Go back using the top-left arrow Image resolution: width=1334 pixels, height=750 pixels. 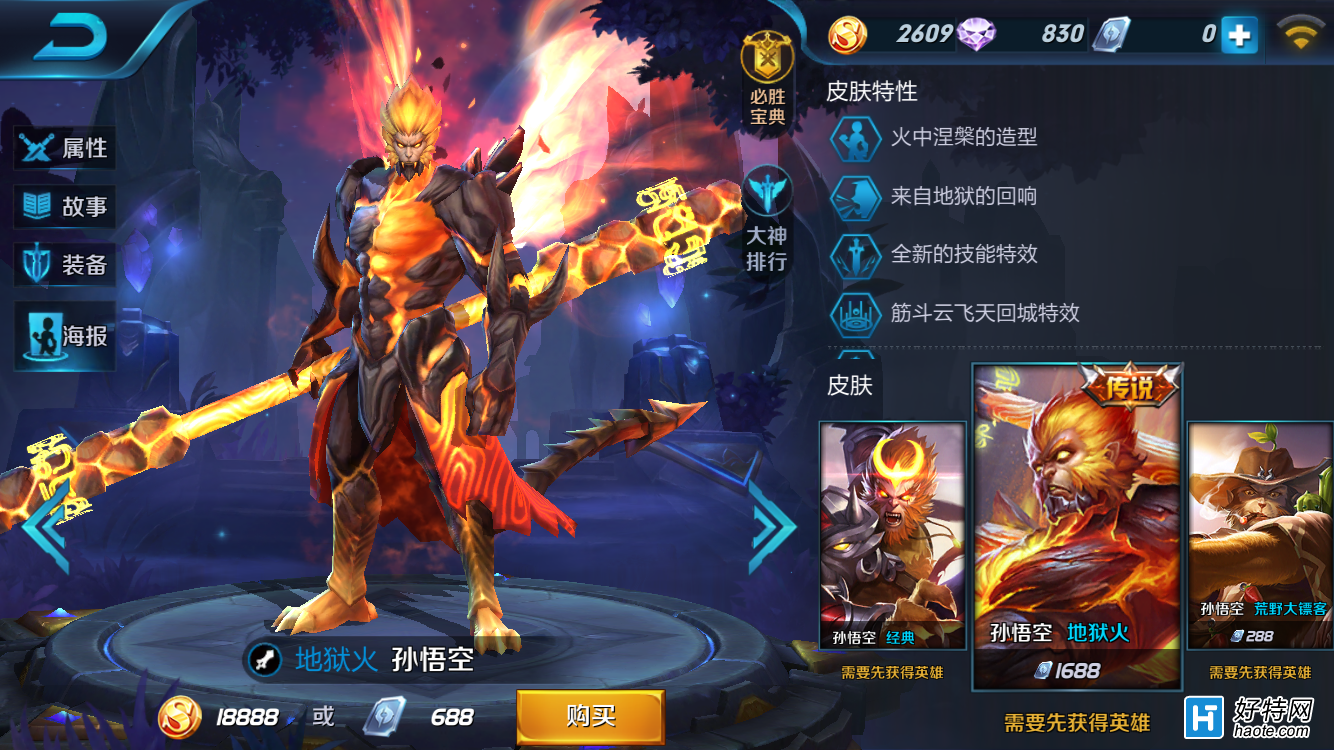[x=70, y=38]
